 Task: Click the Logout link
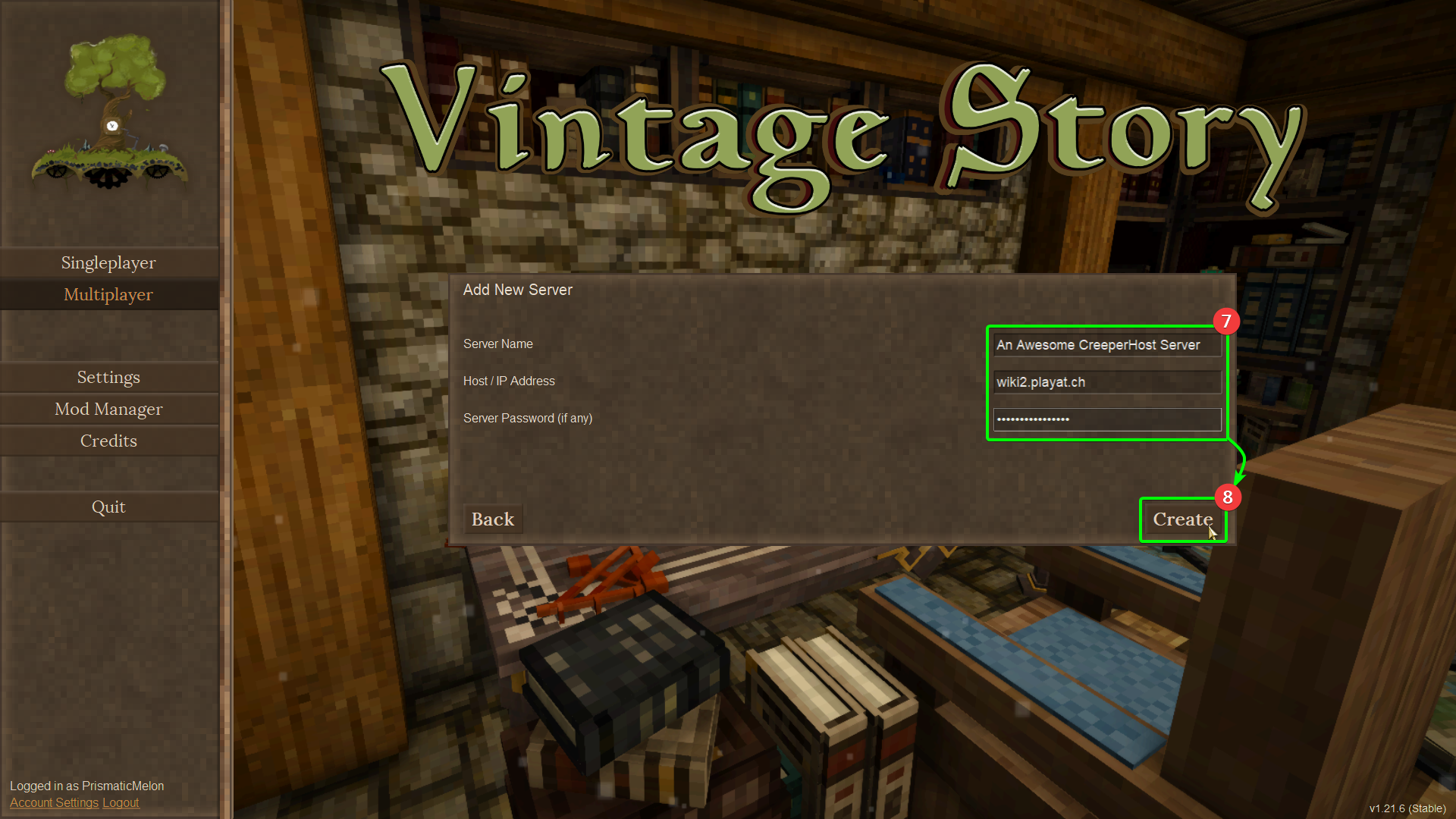click(x=120, y=802)
